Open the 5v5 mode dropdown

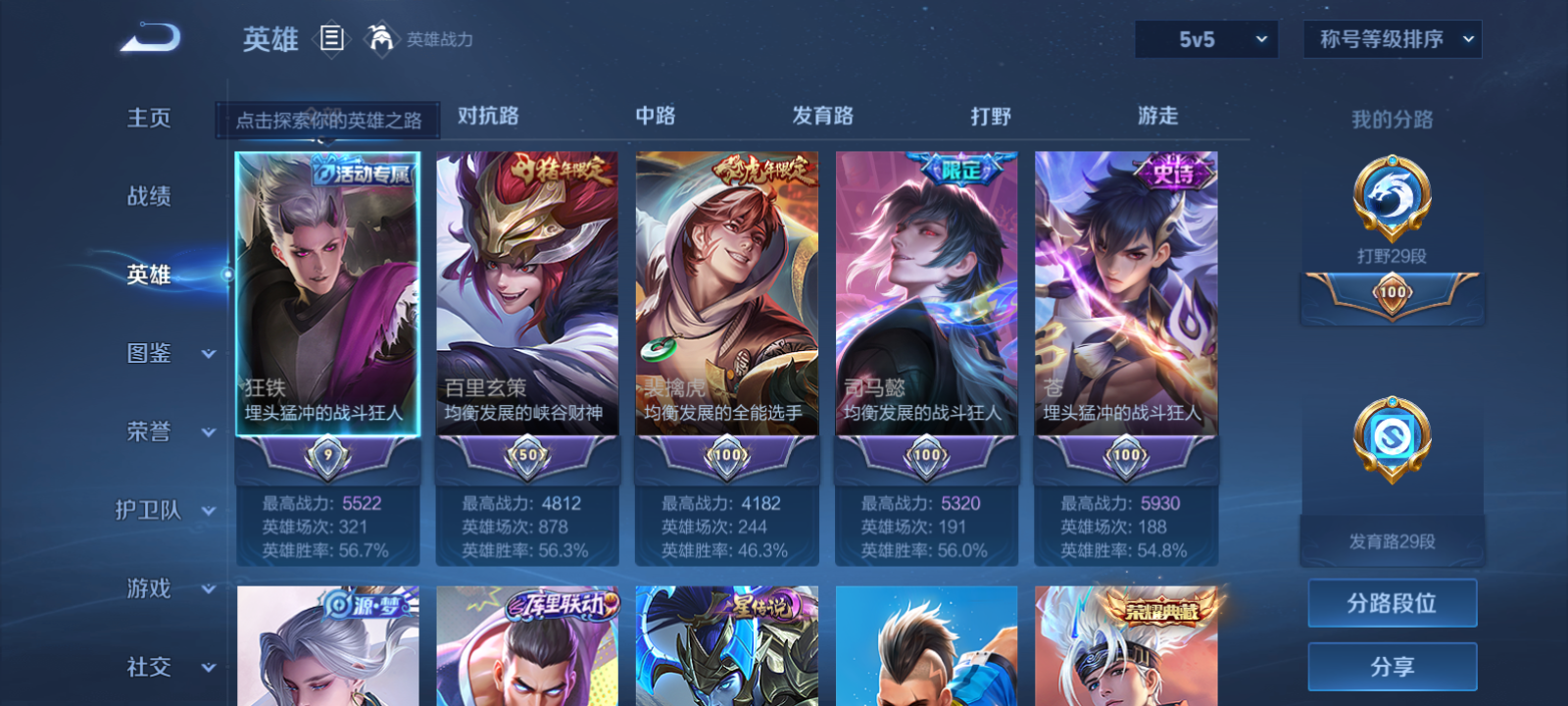[x=1206, y=39]
